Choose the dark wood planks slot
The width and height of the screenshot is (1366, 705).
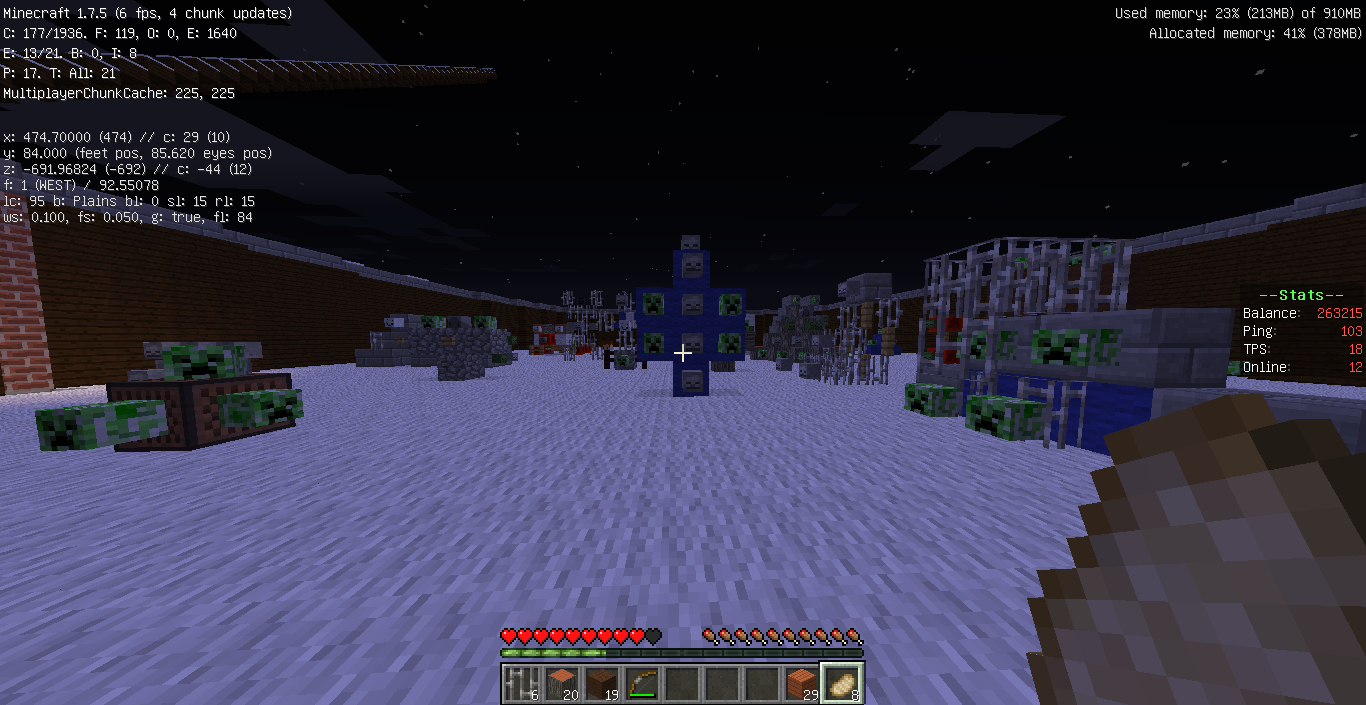coord(601,683)
